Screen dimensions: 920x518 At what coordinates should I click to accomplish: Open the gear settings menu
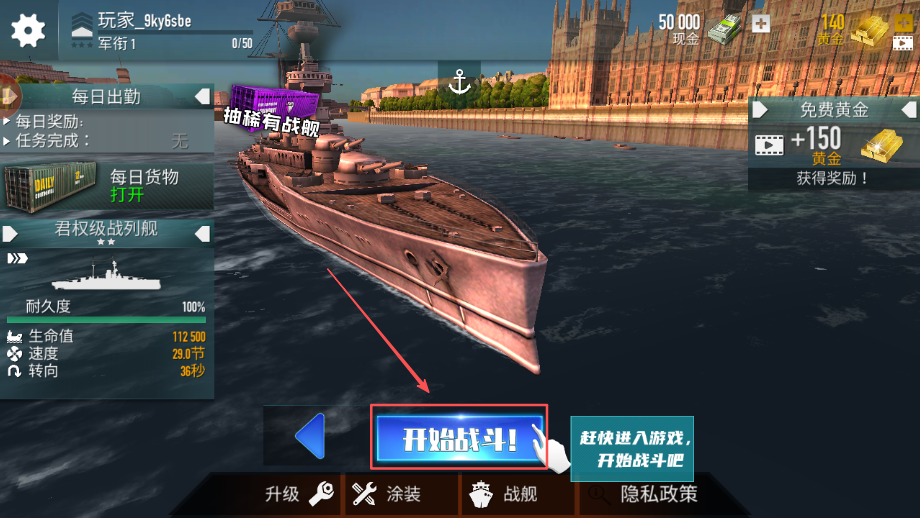point(28,29)
